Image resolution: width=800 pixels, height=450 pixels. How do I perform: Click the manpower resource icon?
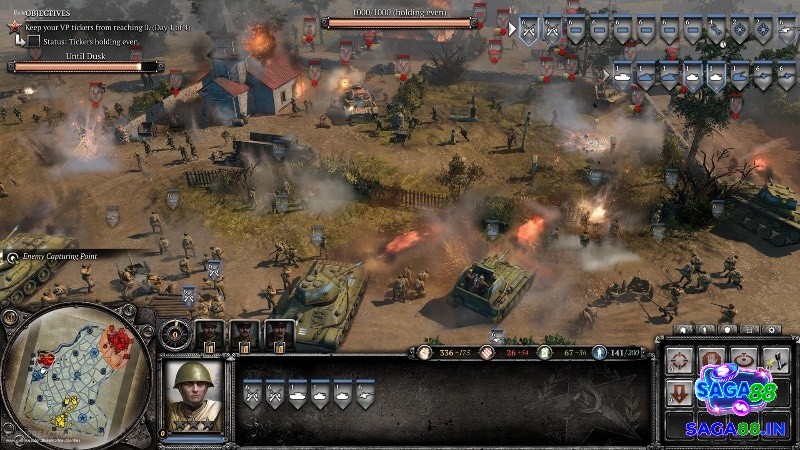[x=424, y=352]
